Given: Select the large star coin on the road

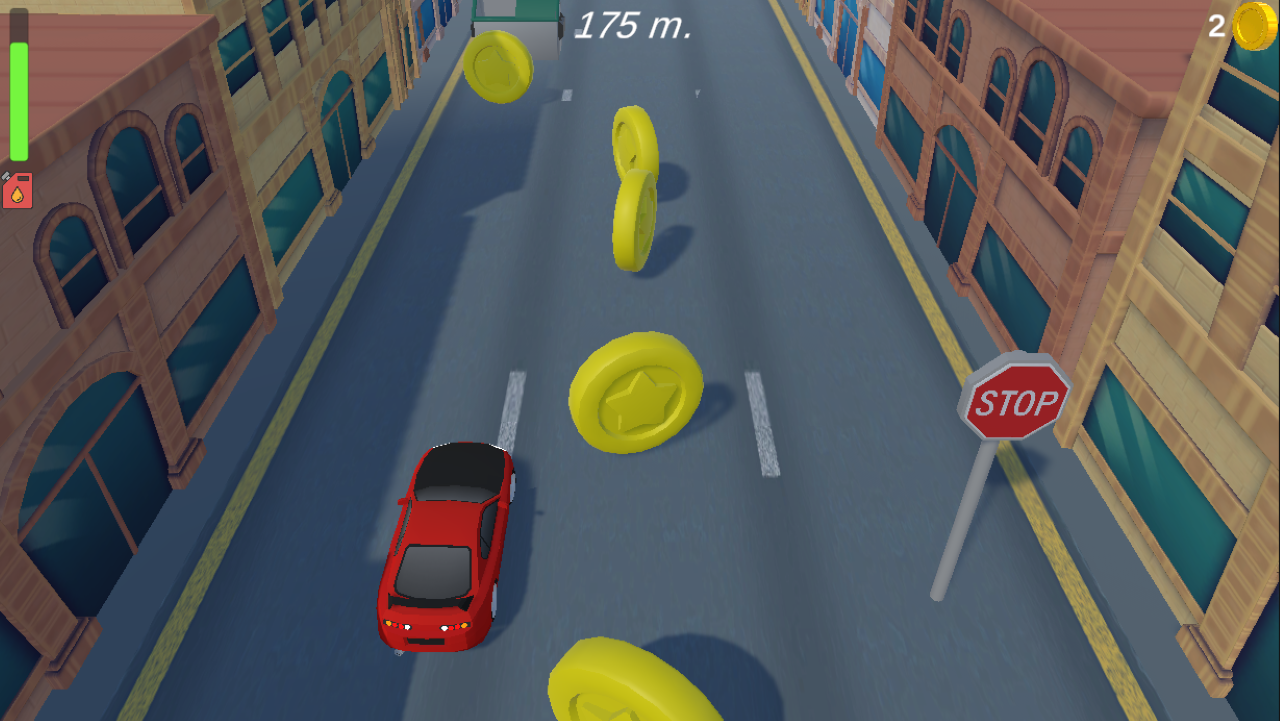Looking at the screenshot, I should (x=636, y=392).
